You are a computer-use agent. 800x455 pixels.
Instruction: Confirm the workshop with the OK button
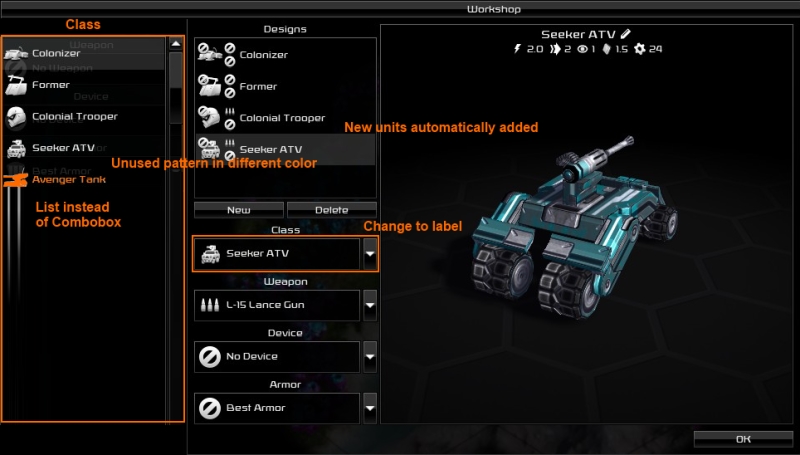coord(743,438)
